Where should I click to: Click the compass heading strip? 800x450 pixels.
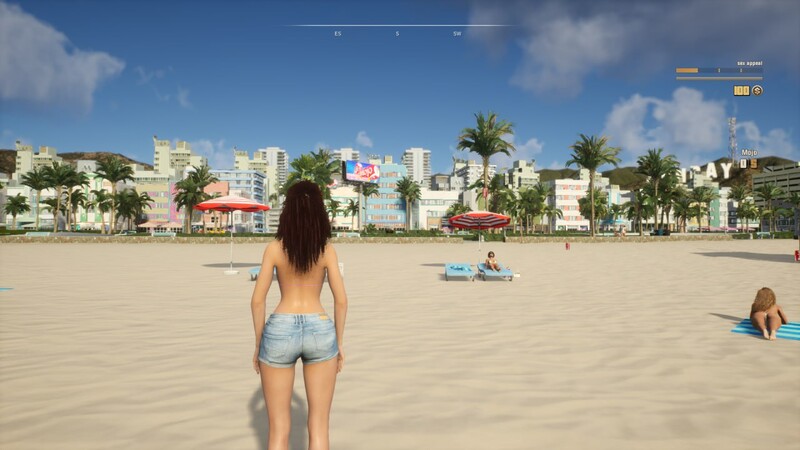(x=398, y=29)
